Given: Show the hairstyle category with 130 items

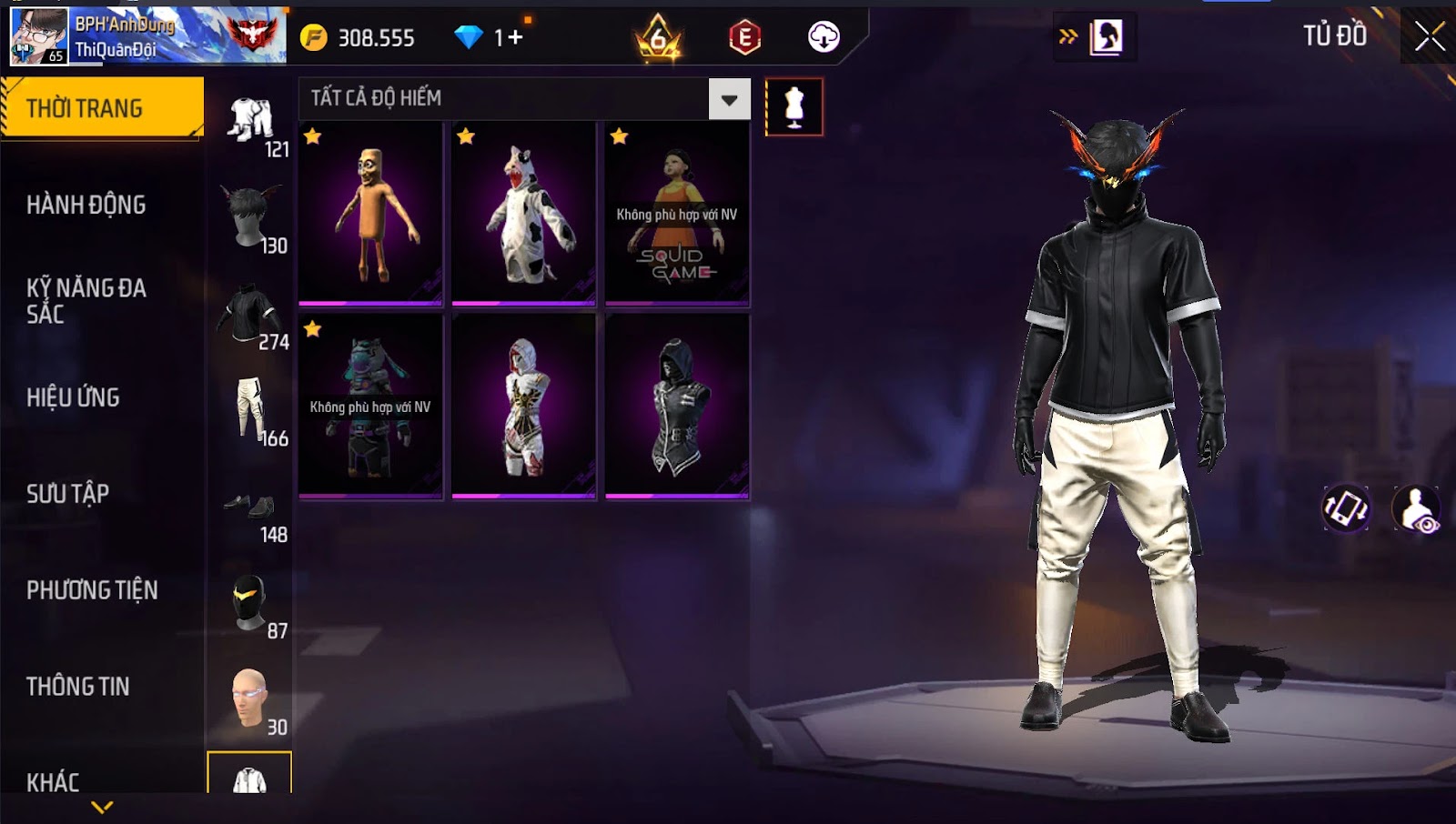Looking at the screenshot, I should [251, 218].
